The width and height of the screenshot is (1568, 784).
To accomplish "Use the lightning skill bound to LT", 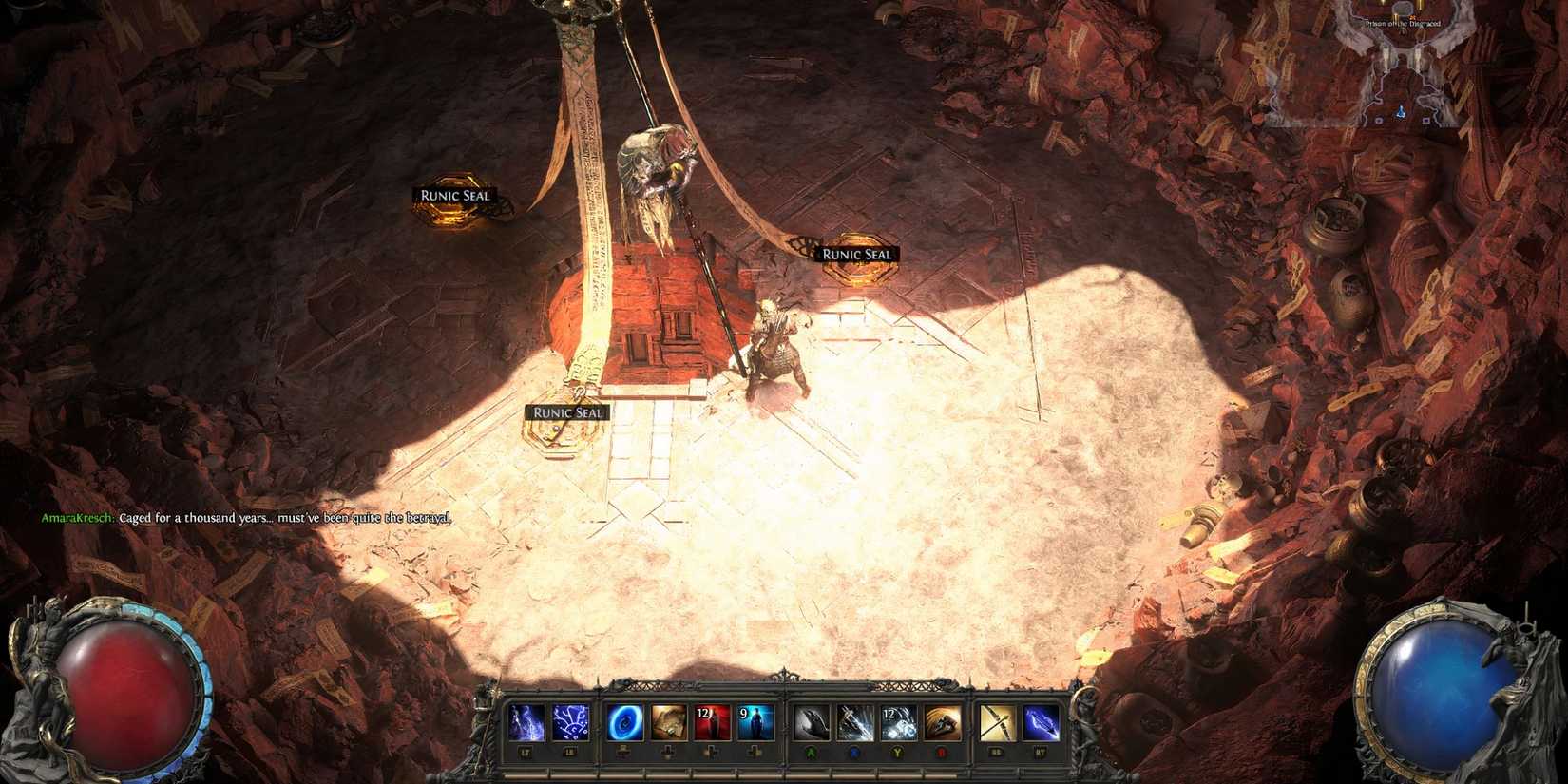I will [527, 722].
